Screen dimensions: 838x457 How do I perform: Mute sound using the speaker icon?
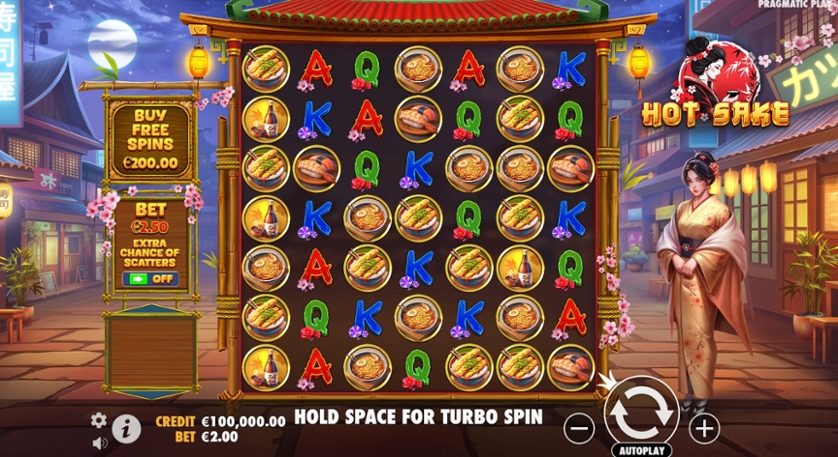pos(99,442)
